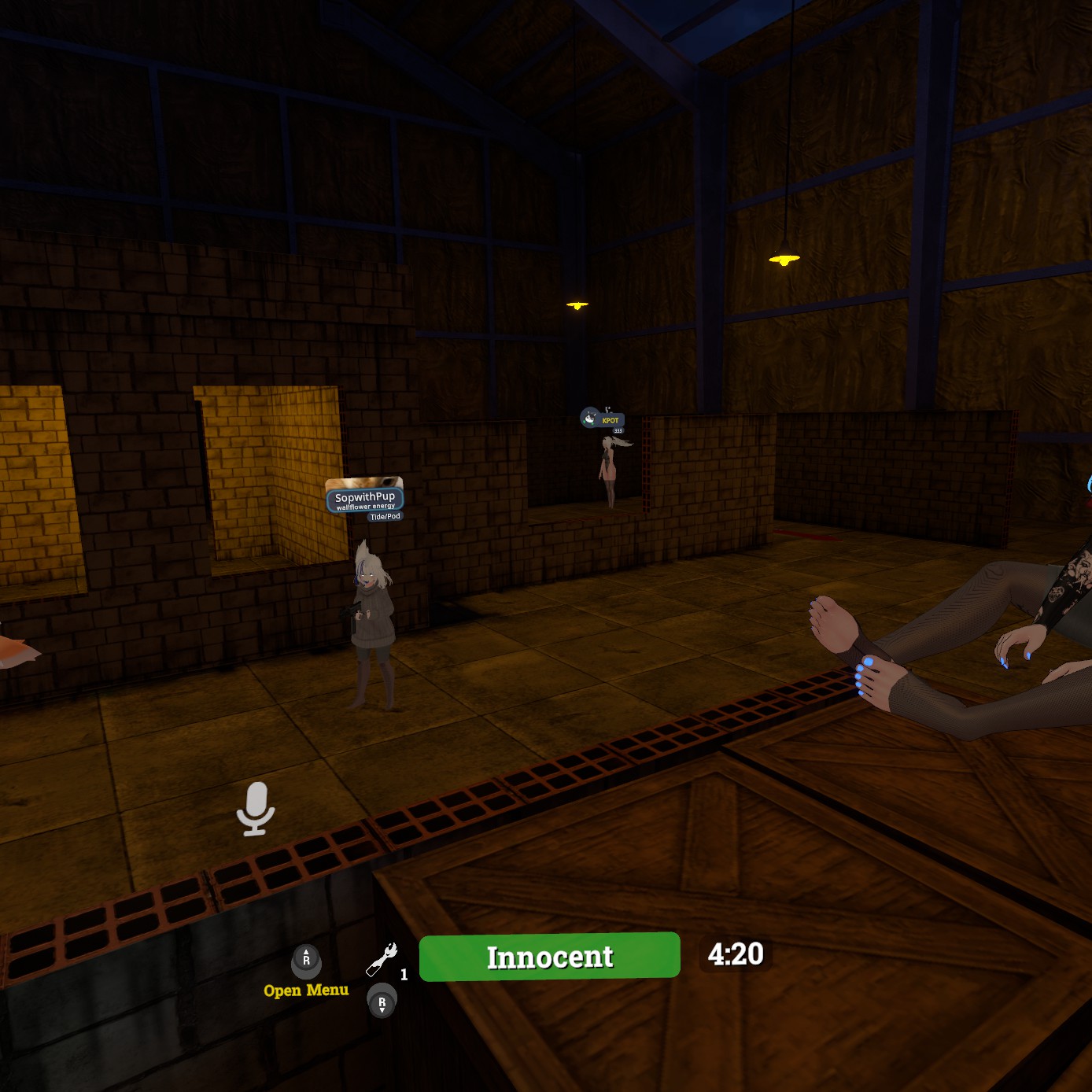This screenshot has width=1092, height=1092.
Task: Select the wrench item icon
Action: tap(382, 959)
